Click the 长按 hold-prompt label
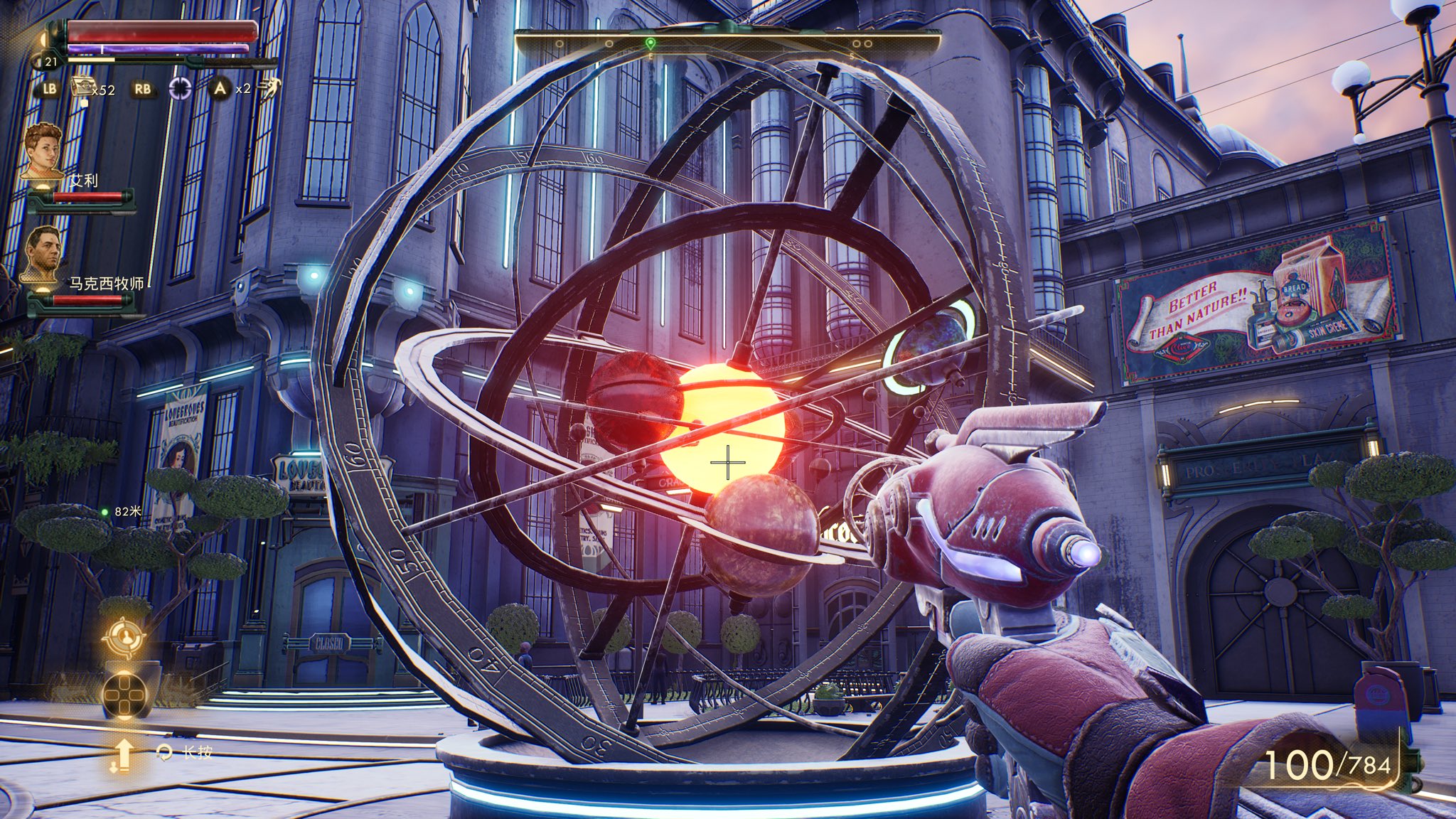Screen dimensions: 1456x819 click(x=198, y=751)
